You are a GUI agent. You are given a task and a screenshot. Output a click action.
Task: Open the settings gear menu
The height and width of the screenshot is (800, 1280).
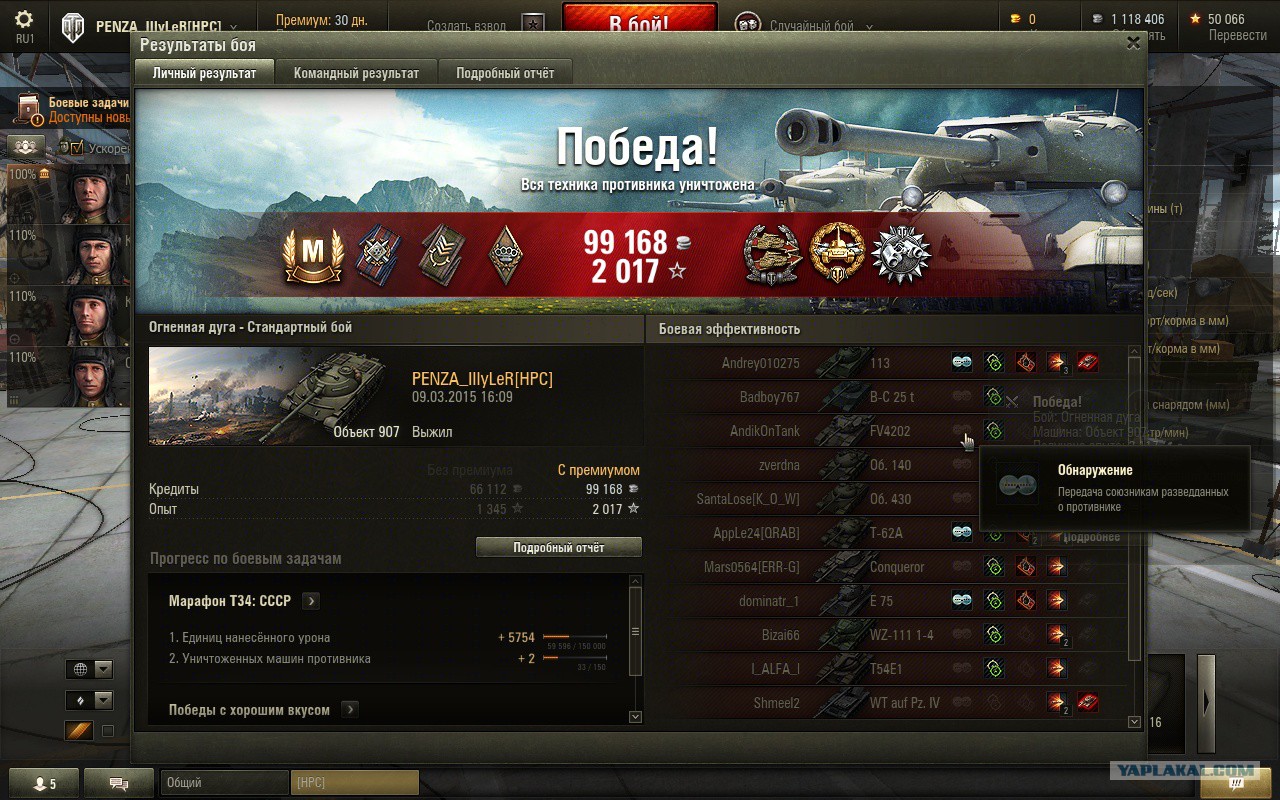pos(24,21)
